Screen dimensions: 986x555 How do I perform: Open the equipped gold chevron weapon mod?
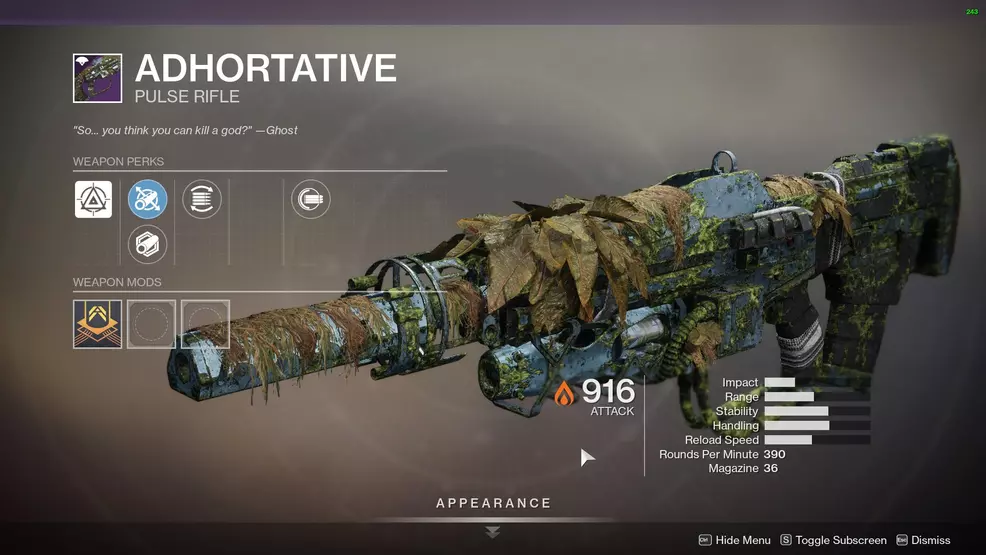pos(97,324)
